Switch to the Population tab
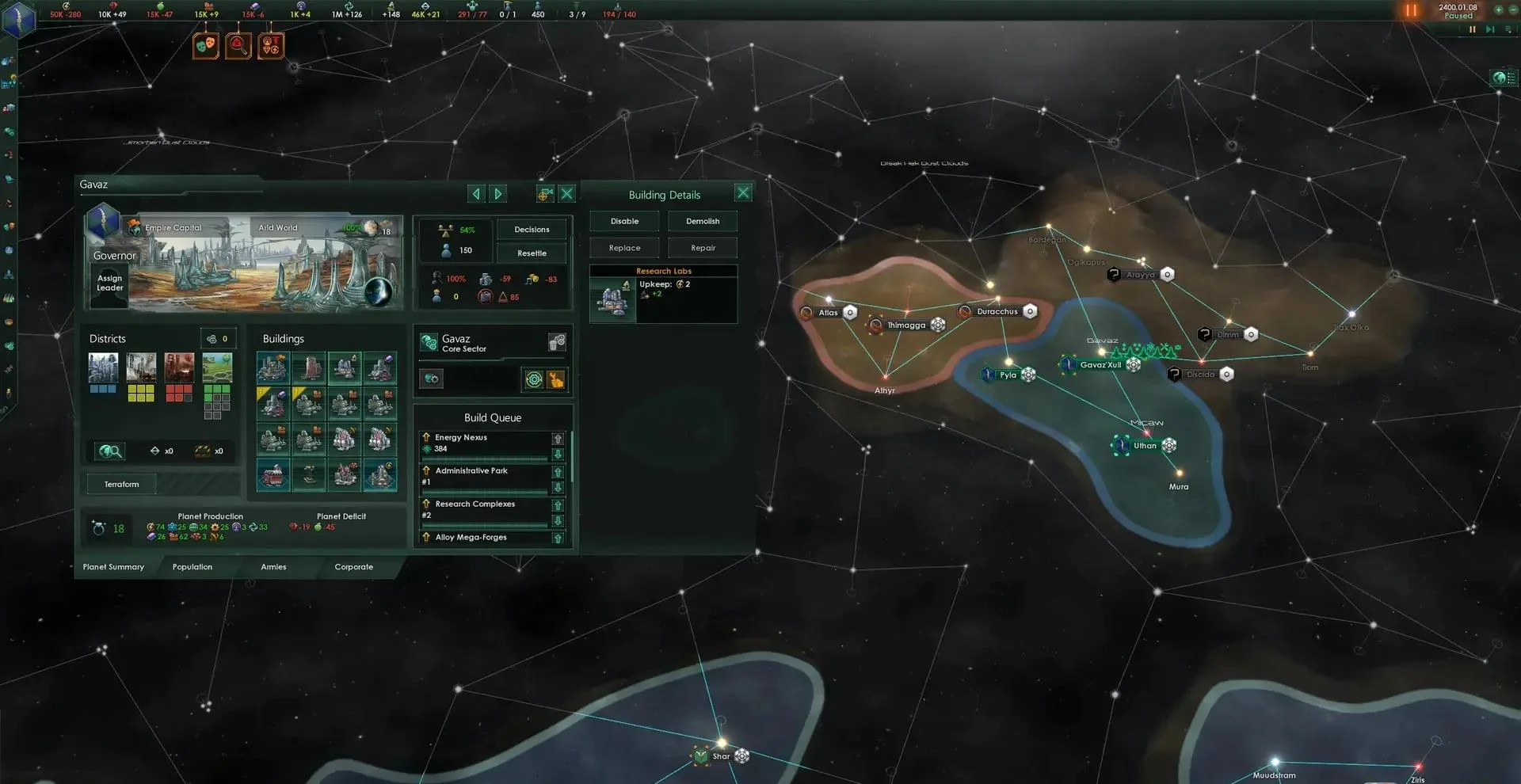The image size is (1521, 784). 193,567
